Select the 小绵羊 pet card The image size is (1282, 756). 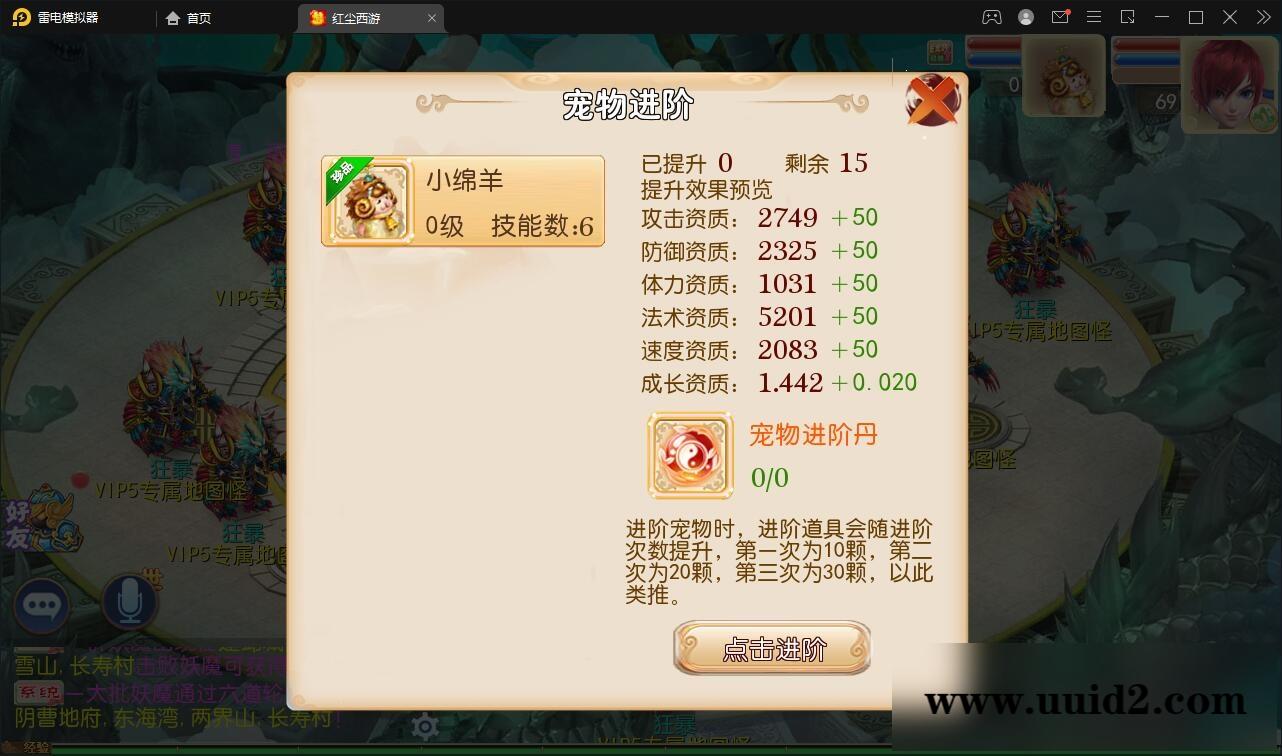pos(462,200)
